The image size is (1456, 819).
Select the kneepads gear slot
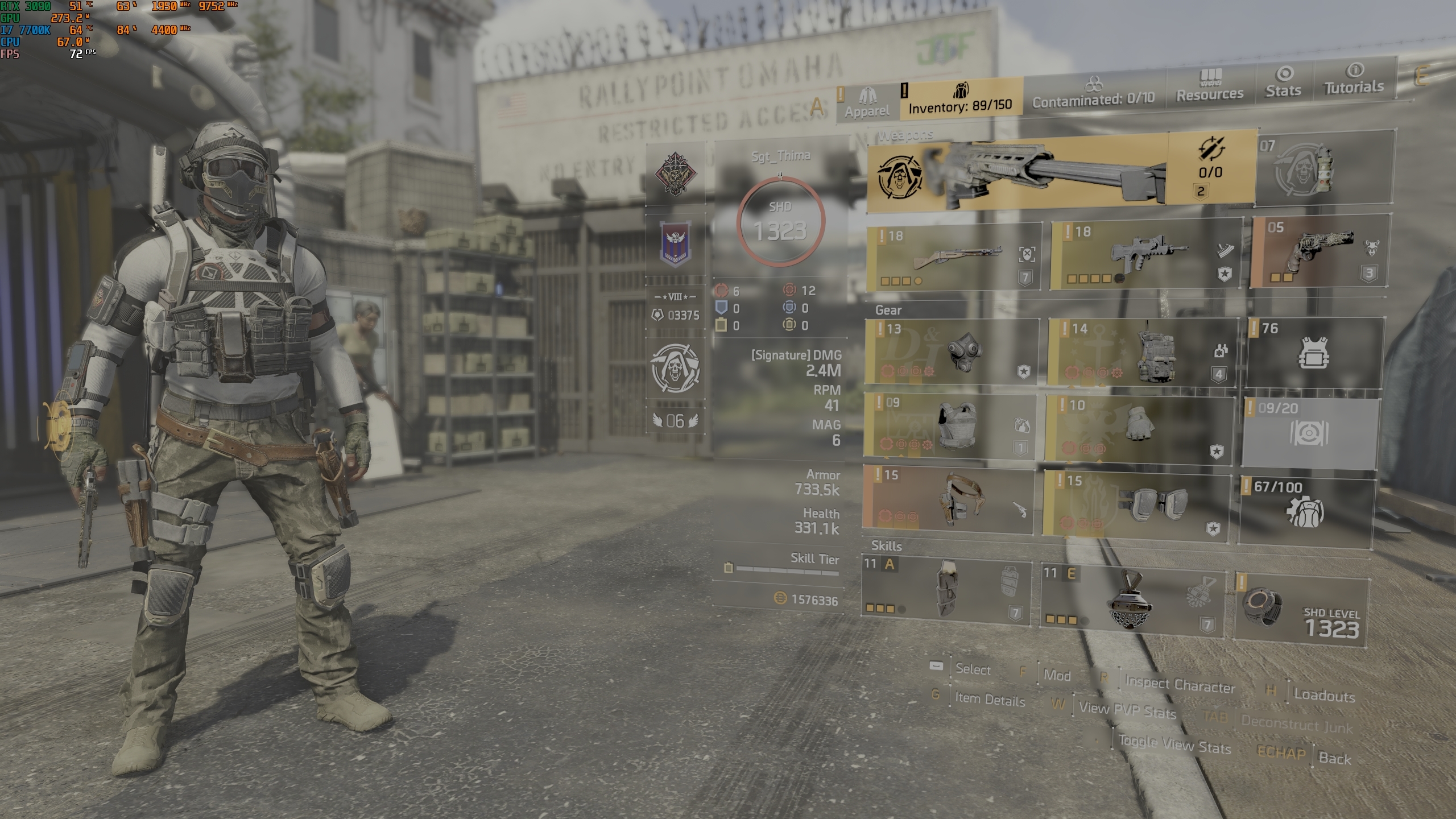coord(1135,503)
